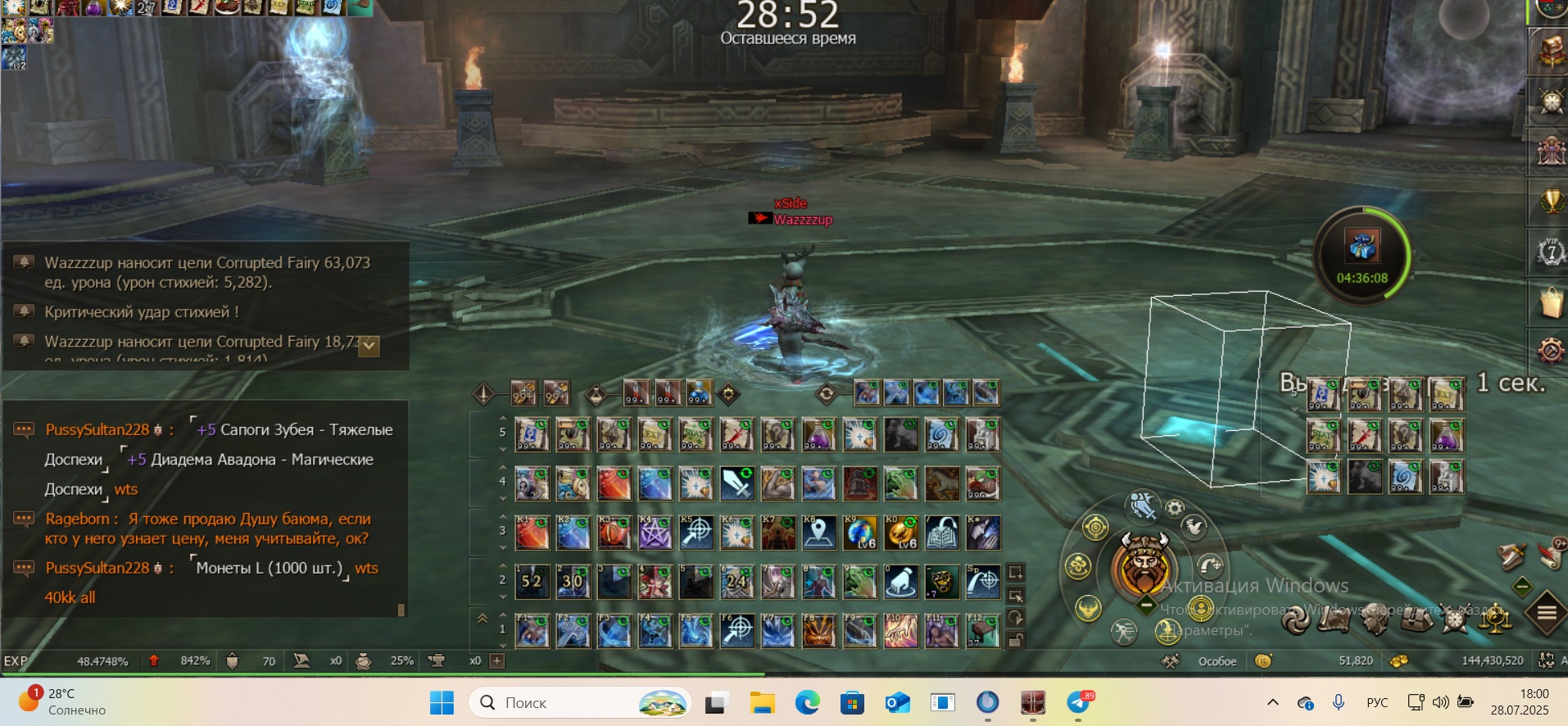
Task: Use the purple potion in hotbar row 5
Action: [x=818, y=434]
